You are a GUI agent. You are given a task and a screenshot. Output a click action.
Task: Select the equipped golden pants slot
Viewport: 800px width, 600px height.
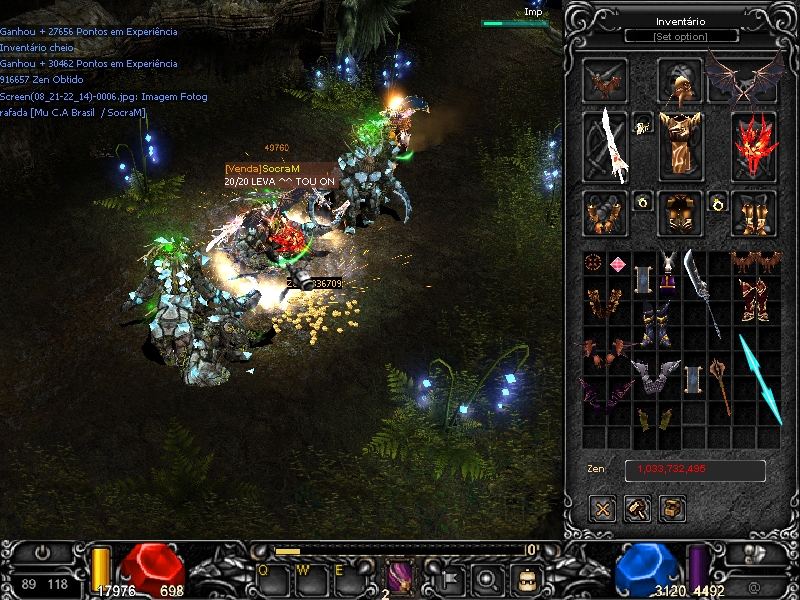[x=680, y=213]
